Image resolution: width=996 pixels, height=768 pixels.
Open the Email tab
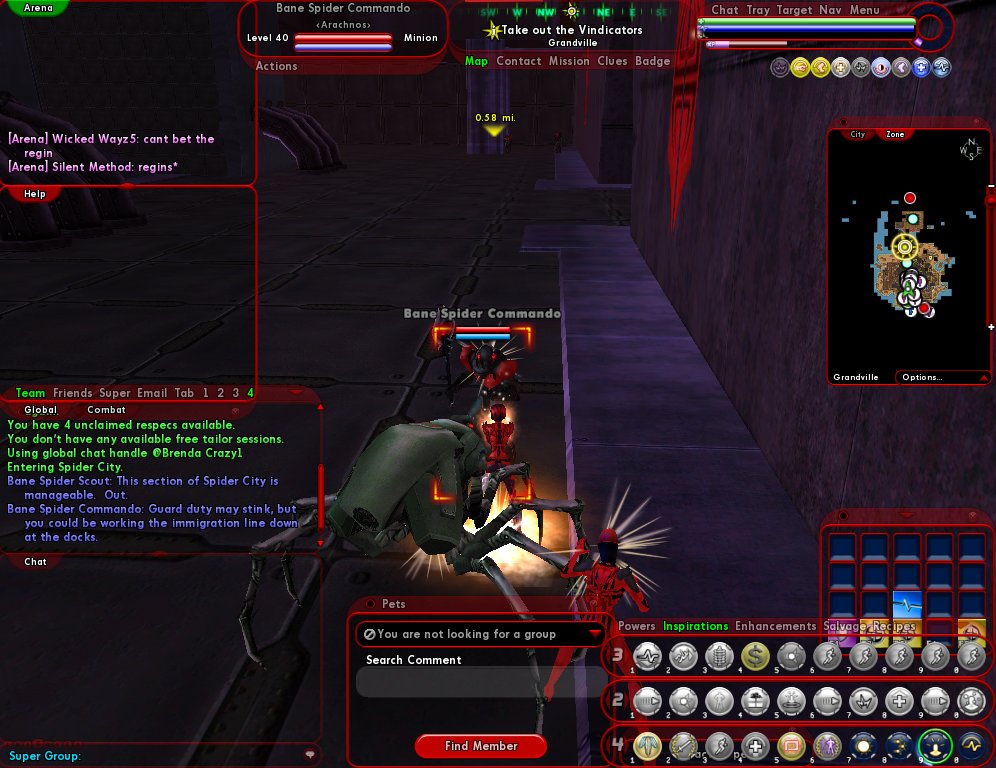tap(152, 393)
